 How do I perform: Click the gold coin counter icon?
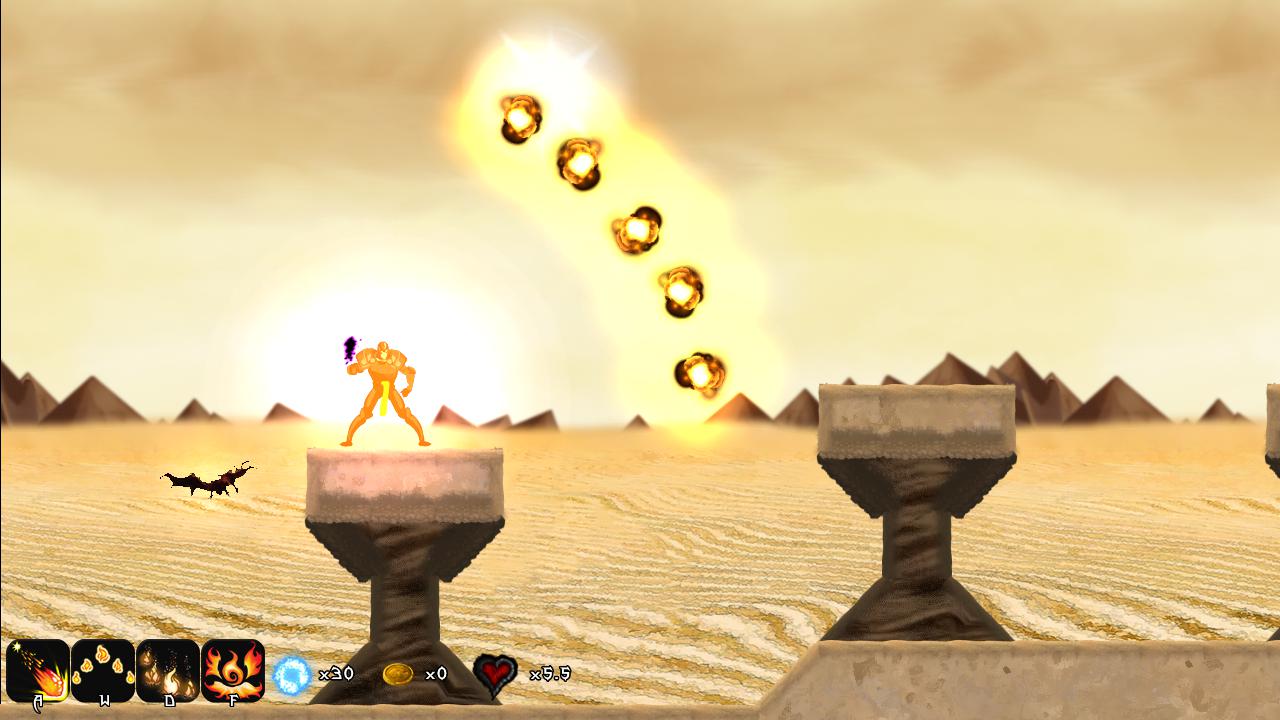[x=398, y=673]
